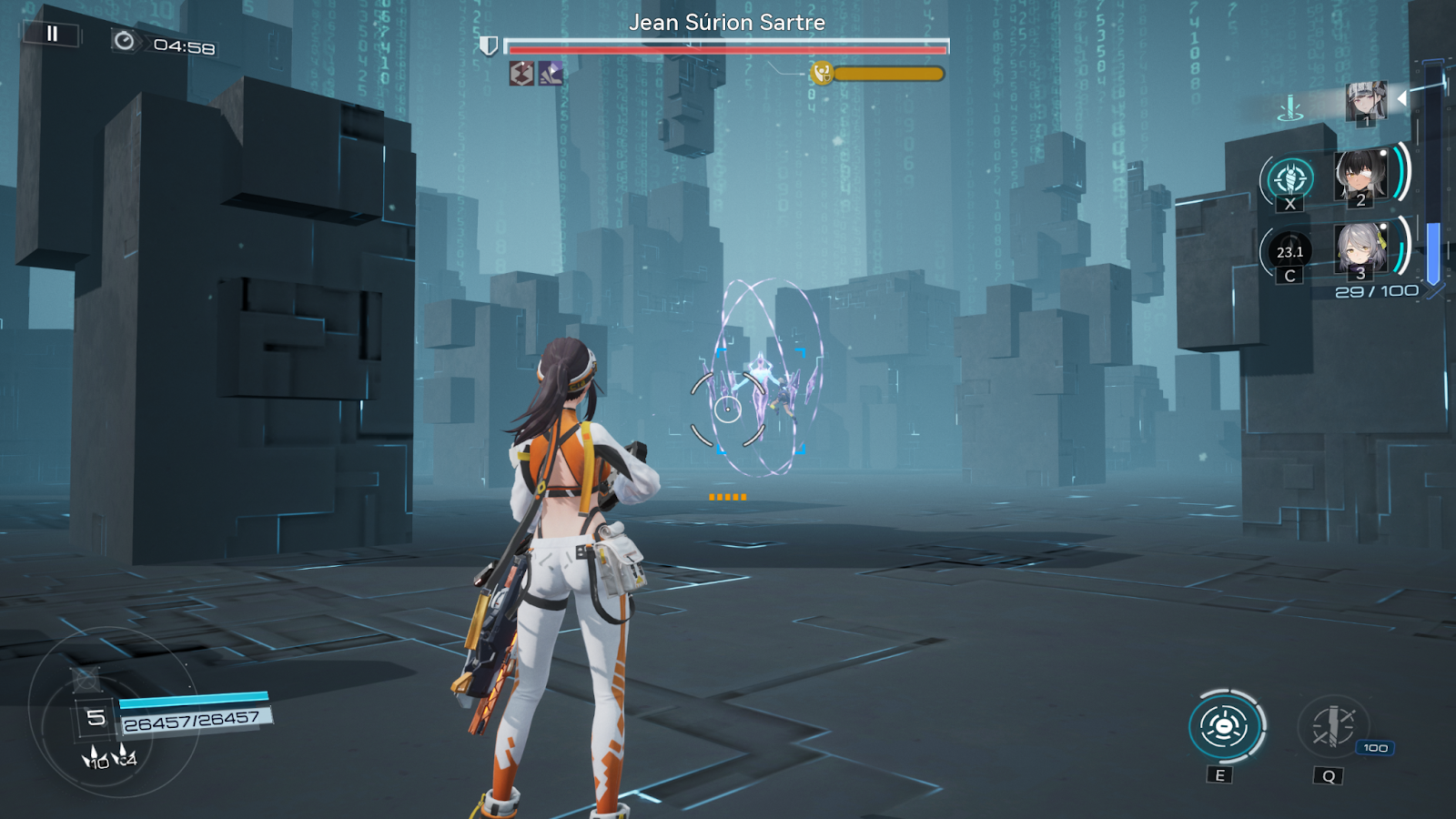Trigger the Q ultimate drill skill icon

pyautogui.click(x=1333, y=728)
